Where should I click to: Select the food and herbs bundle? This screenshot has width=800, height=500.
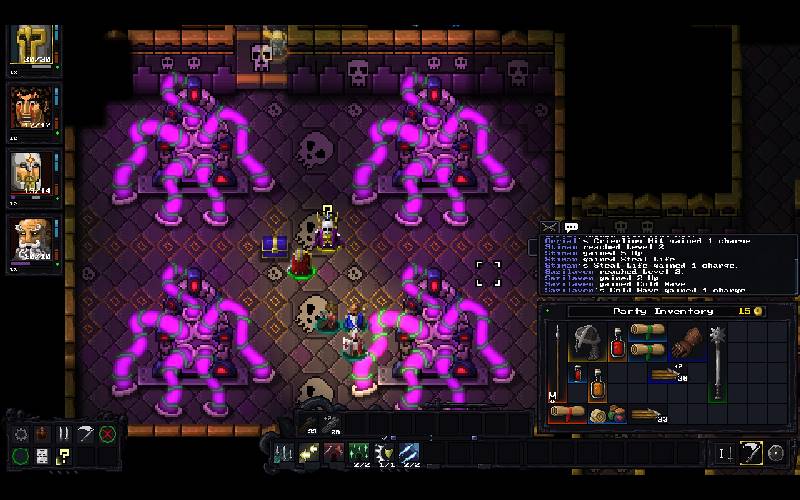pos(608,414)
